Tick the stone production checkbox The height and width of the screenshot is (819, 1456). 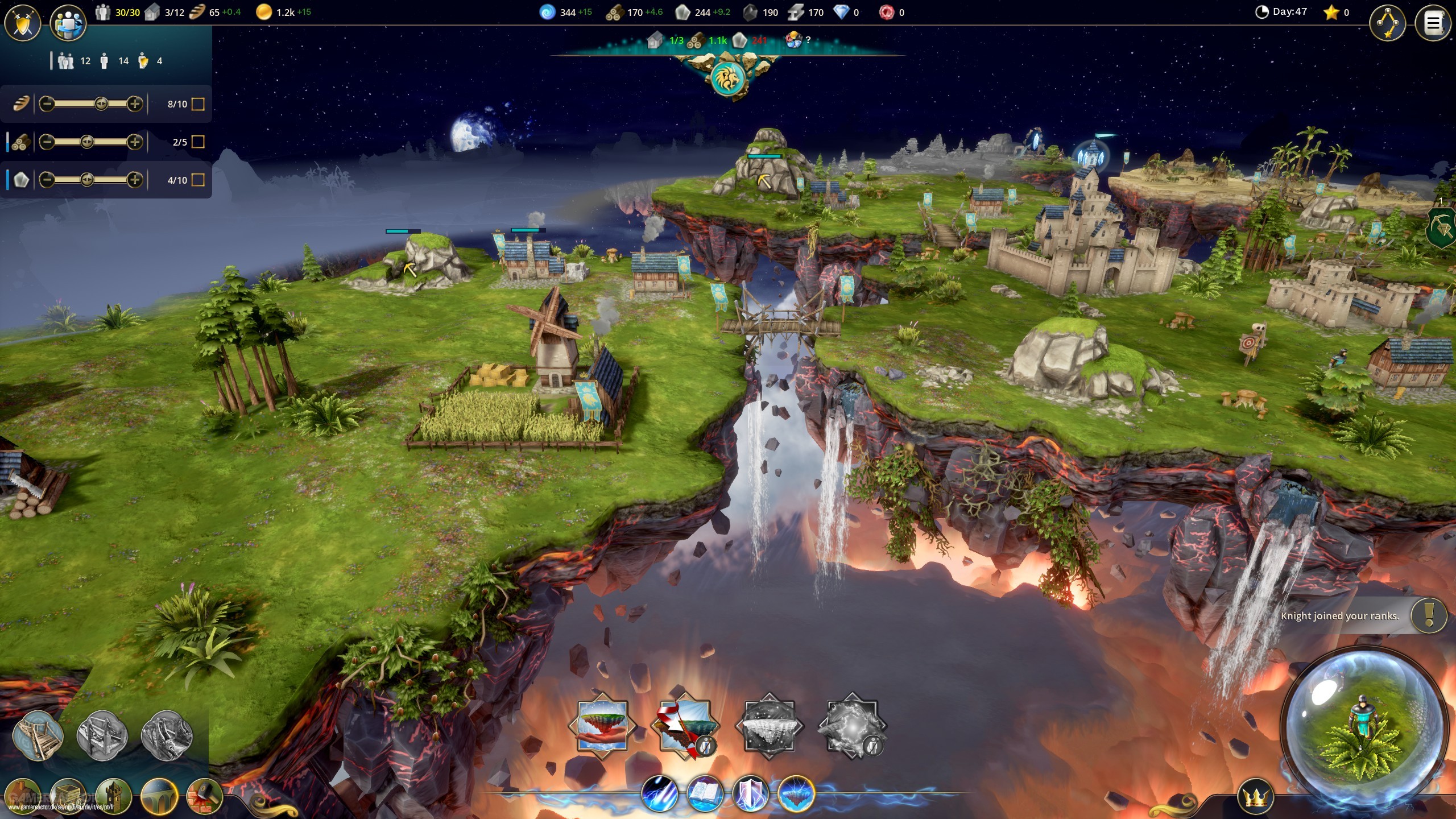[198, 180]
